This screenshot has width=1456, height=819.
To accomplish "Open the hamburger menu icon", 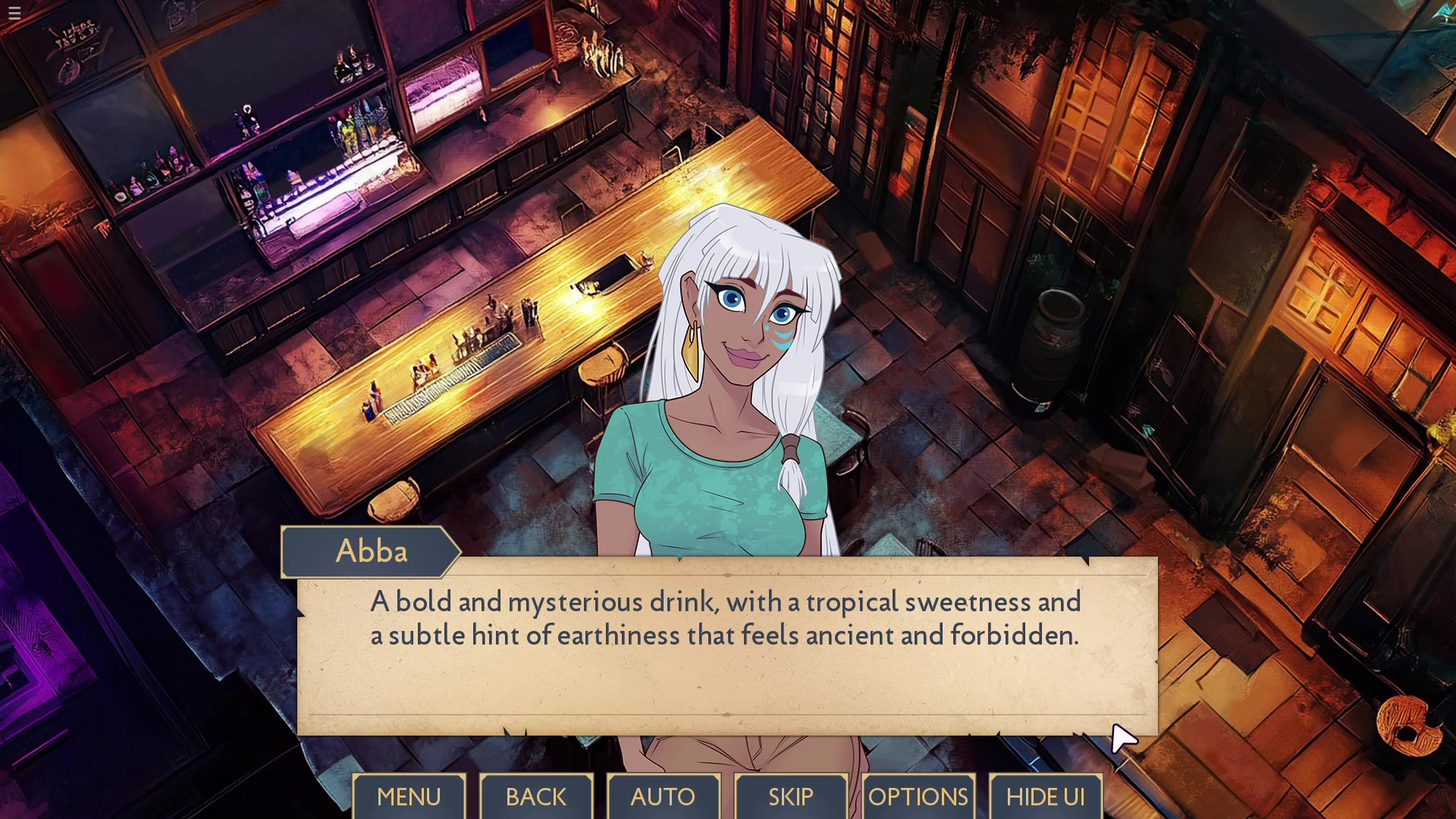I will click(14, 13).
